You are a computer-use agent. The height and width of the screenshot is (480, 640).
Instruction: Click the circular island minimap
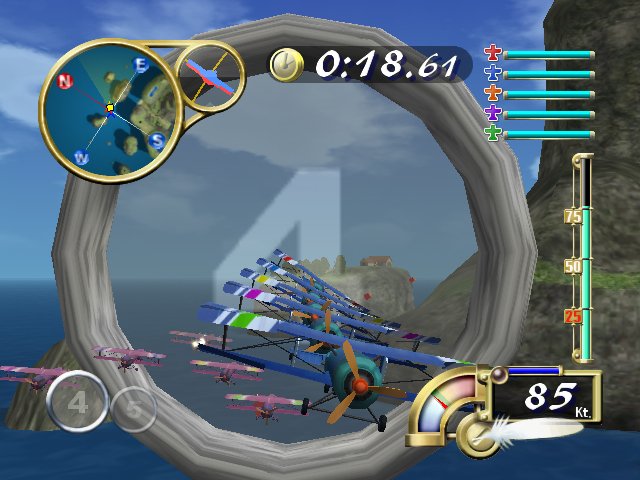coord(109,108)
